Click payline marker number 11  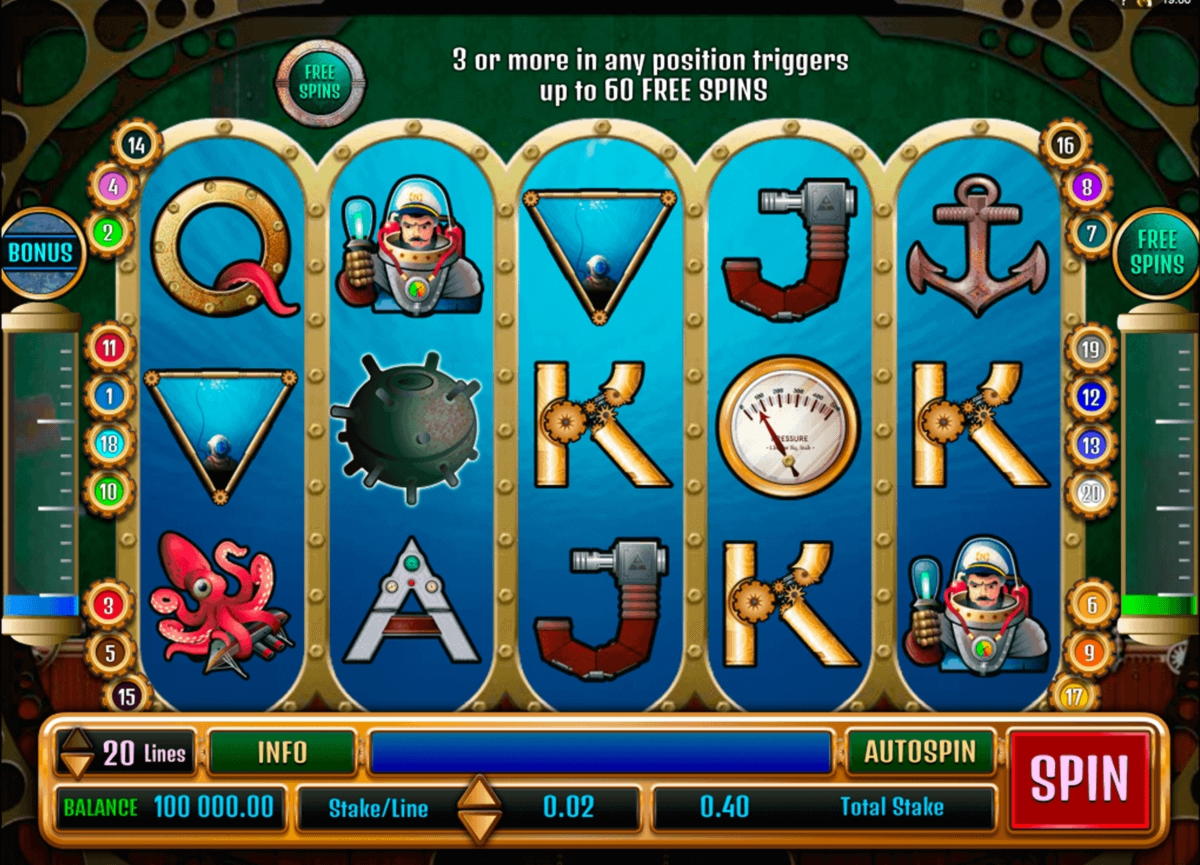tap(110, 349)
